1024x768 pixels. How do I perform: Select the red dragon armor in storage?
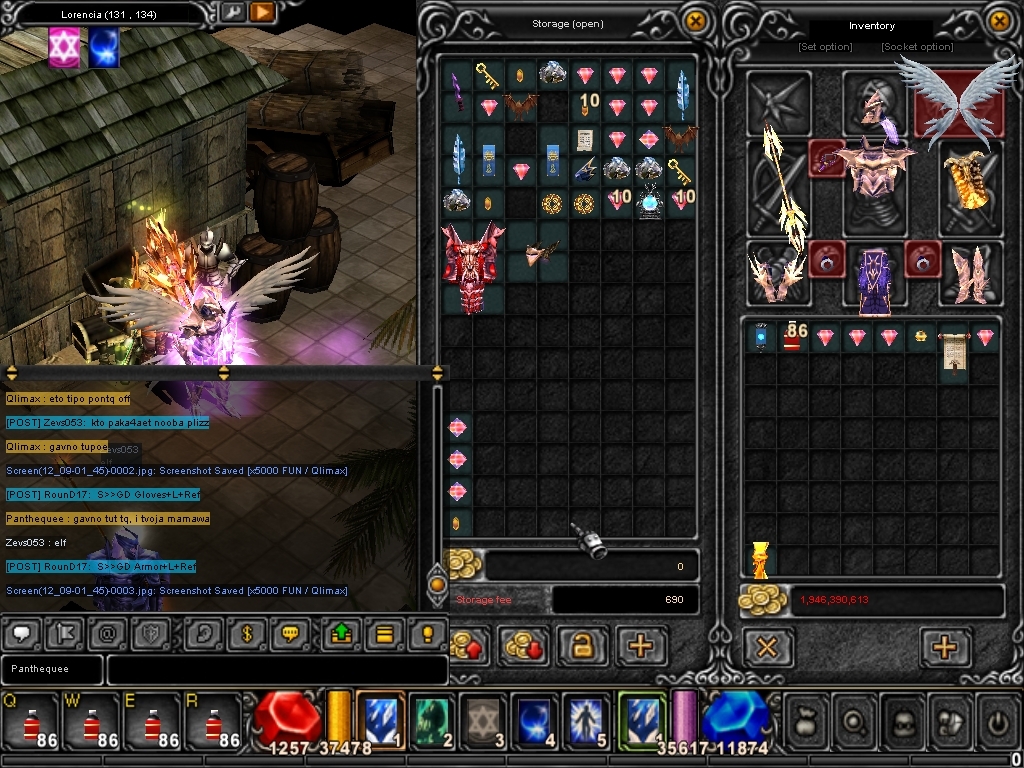point(473,267)
